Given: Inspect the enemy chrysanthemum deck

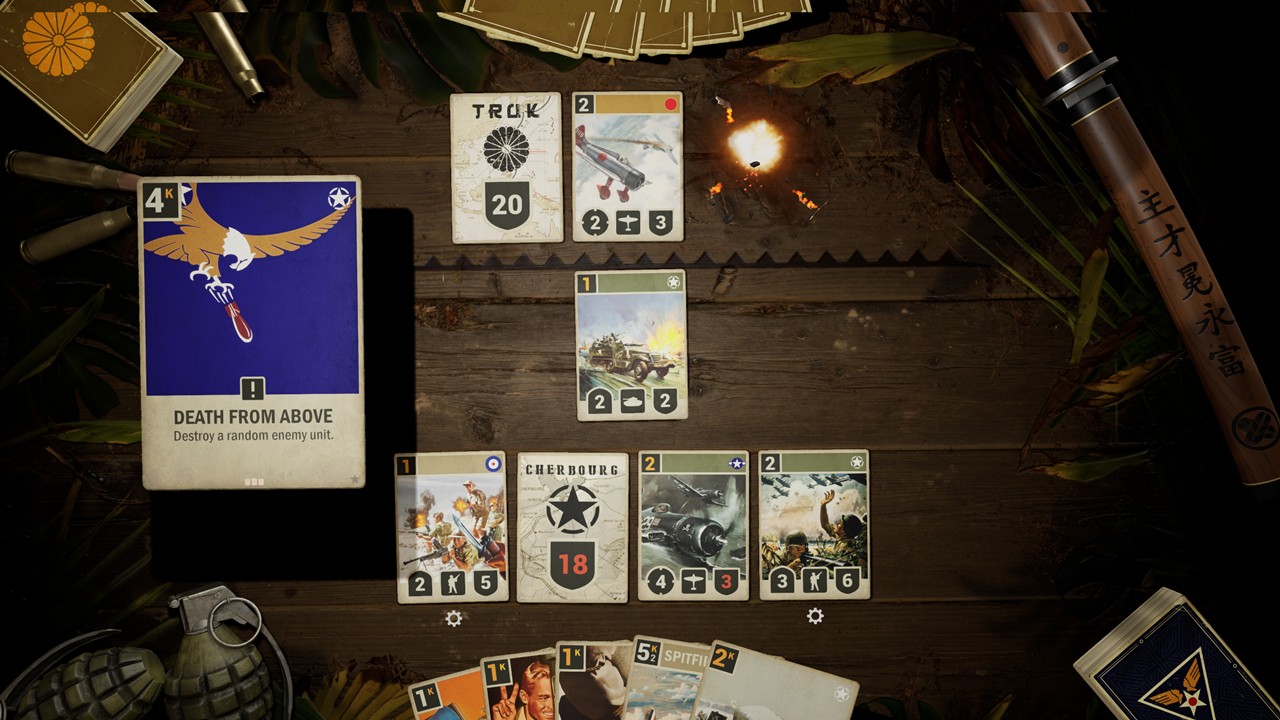Looking at the screenshot, I should pos(75,60).
